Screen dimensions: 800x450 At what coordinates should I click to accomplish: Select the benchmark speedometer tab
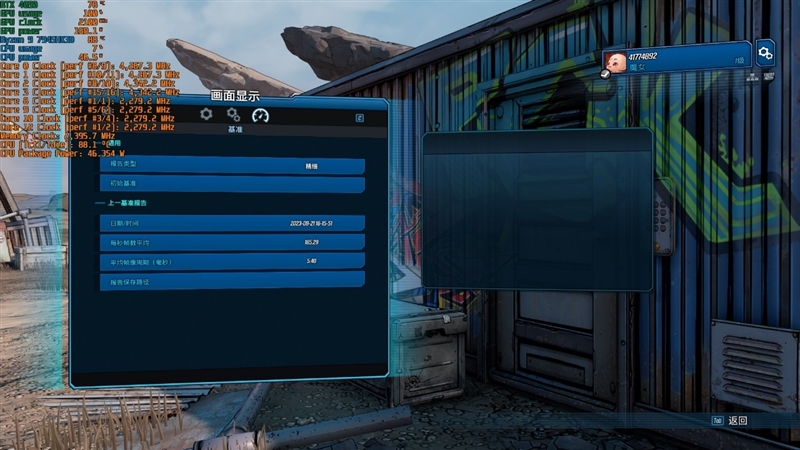(261, 115)
